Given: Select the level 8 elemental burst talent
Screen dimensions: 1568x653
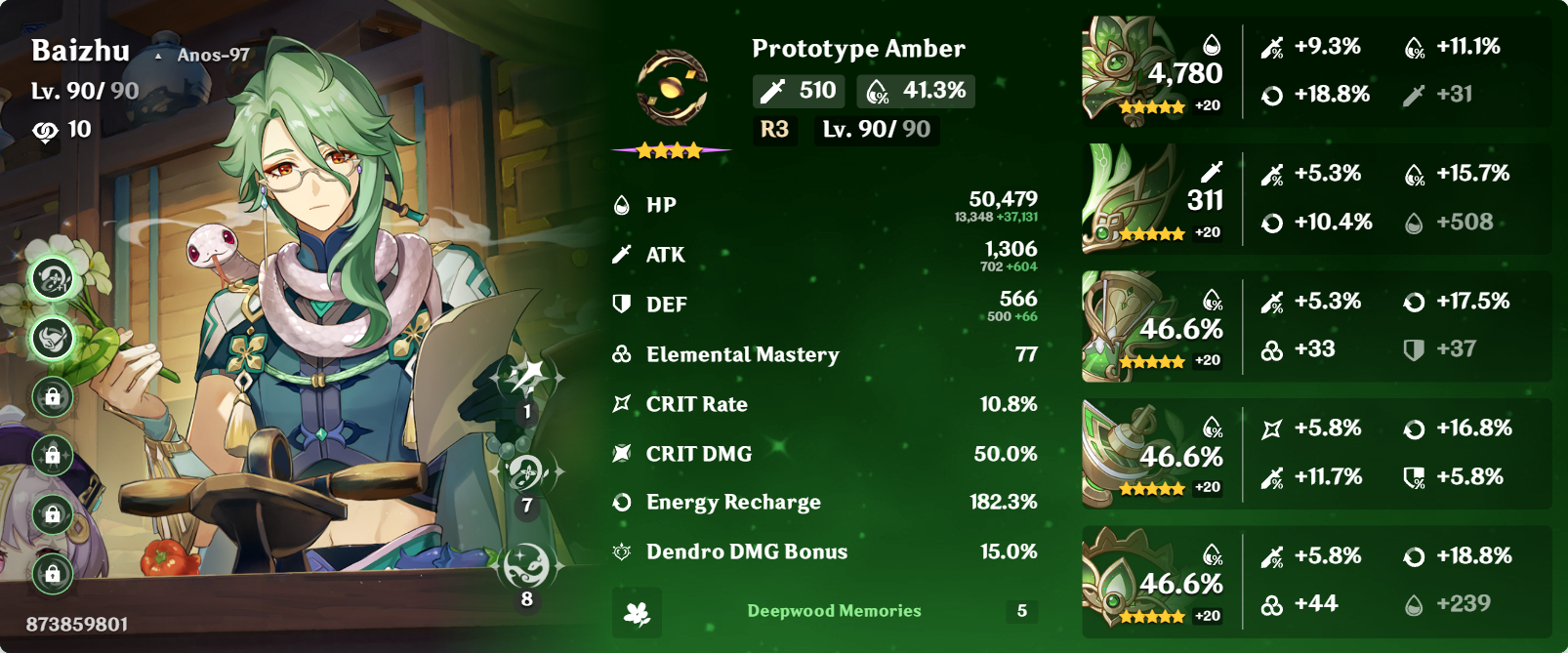Looking at the screenshot, I should pyautogui.click(x=527, y=566).
